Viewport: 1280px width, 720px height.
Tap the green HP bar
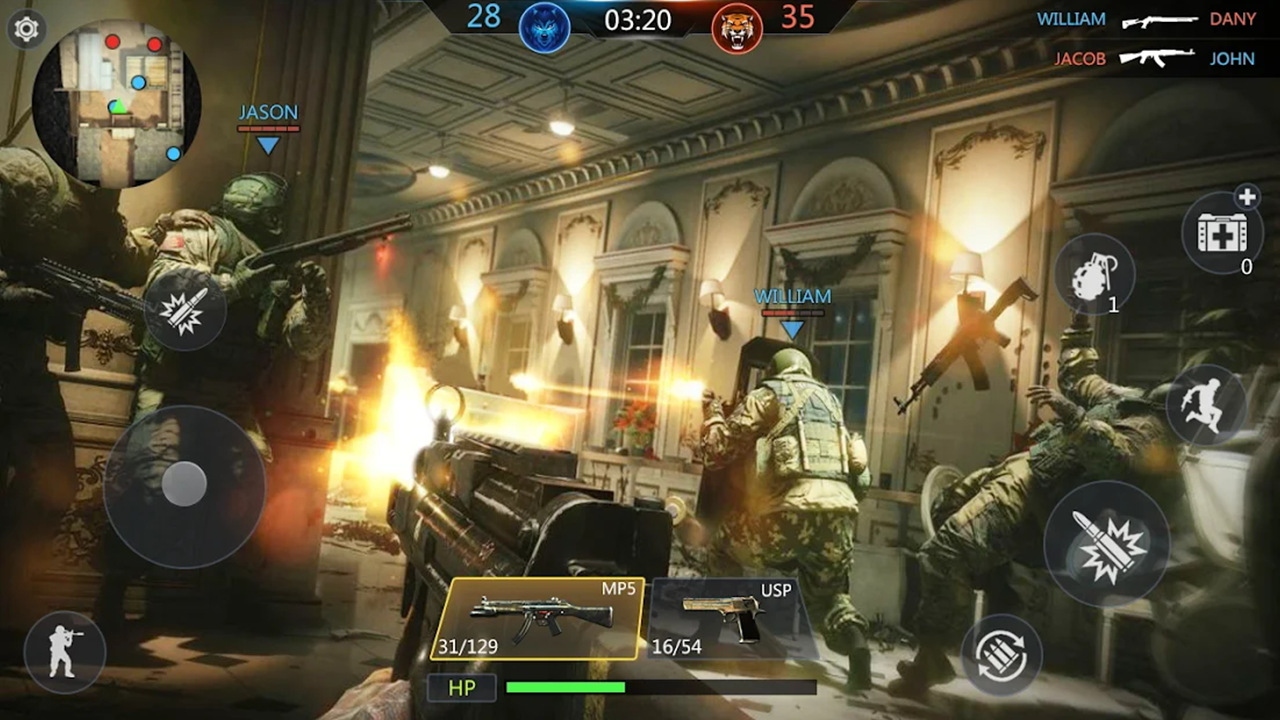coord(566,688)
